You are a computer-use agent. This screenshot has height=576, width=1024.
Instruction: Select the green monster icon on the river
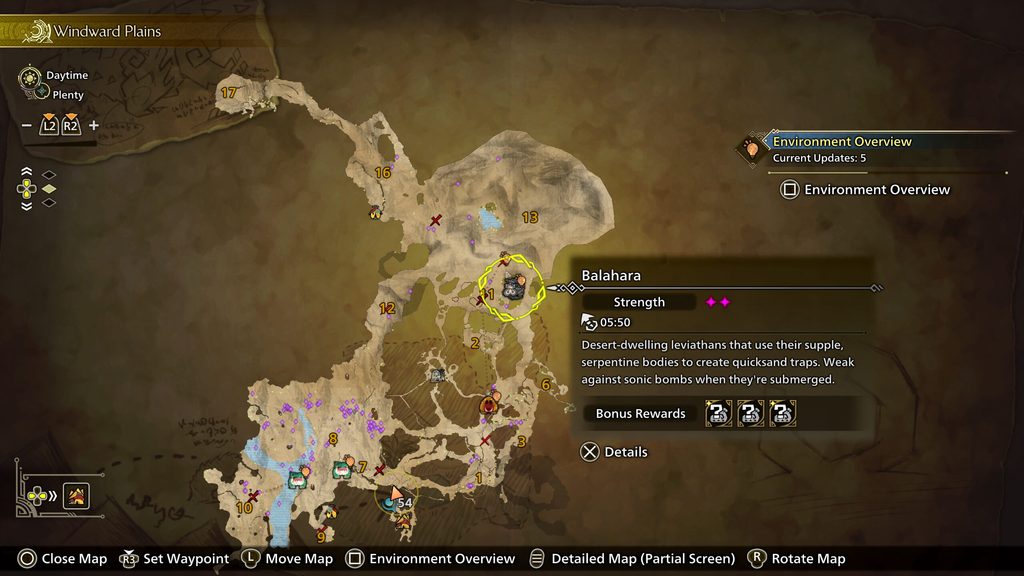297,479
